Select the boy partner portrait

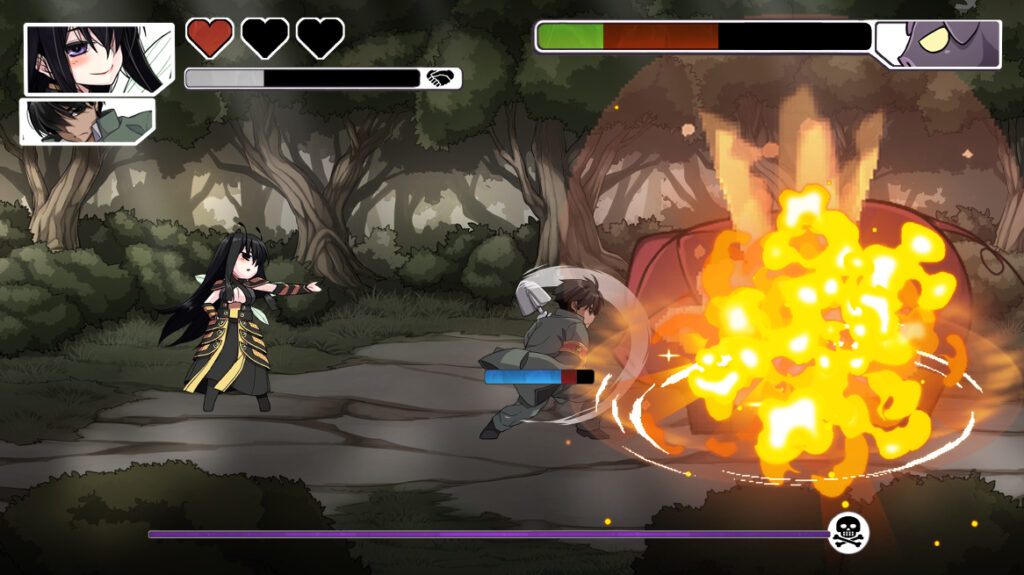click(x=86, y=121)
